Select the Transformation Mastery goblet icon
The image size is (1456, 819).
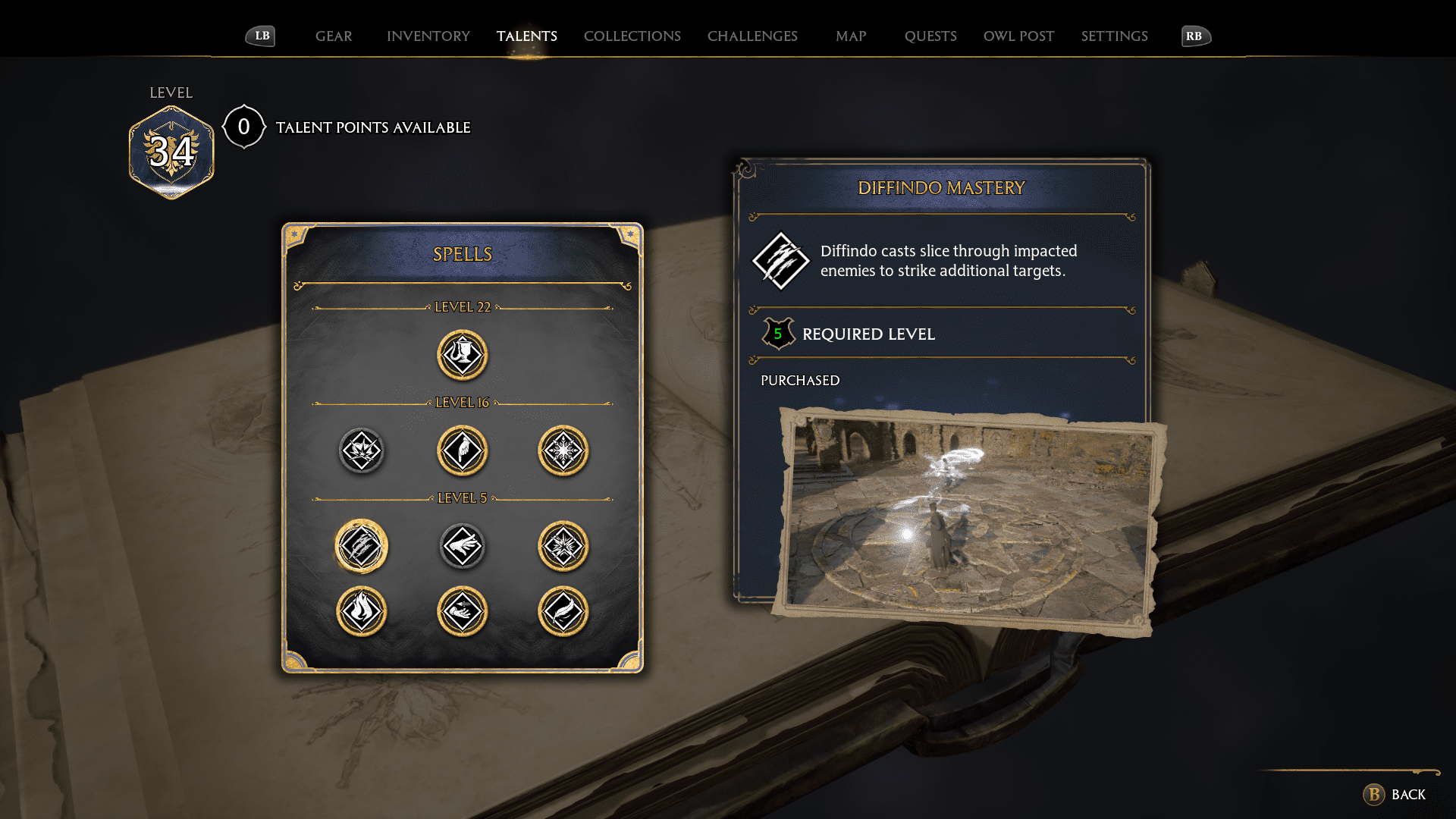pos(463,355)
